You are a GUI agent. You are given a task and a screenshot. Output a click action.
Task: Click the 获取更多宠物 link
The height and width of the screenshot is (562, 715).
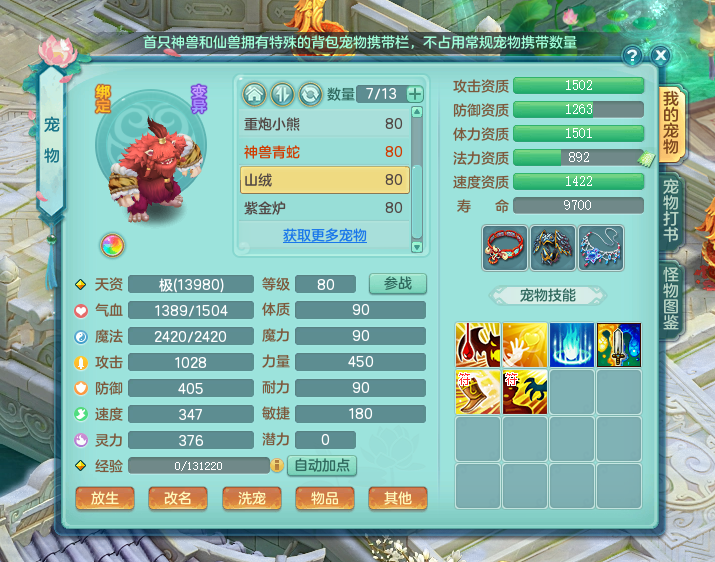[325, 236]
